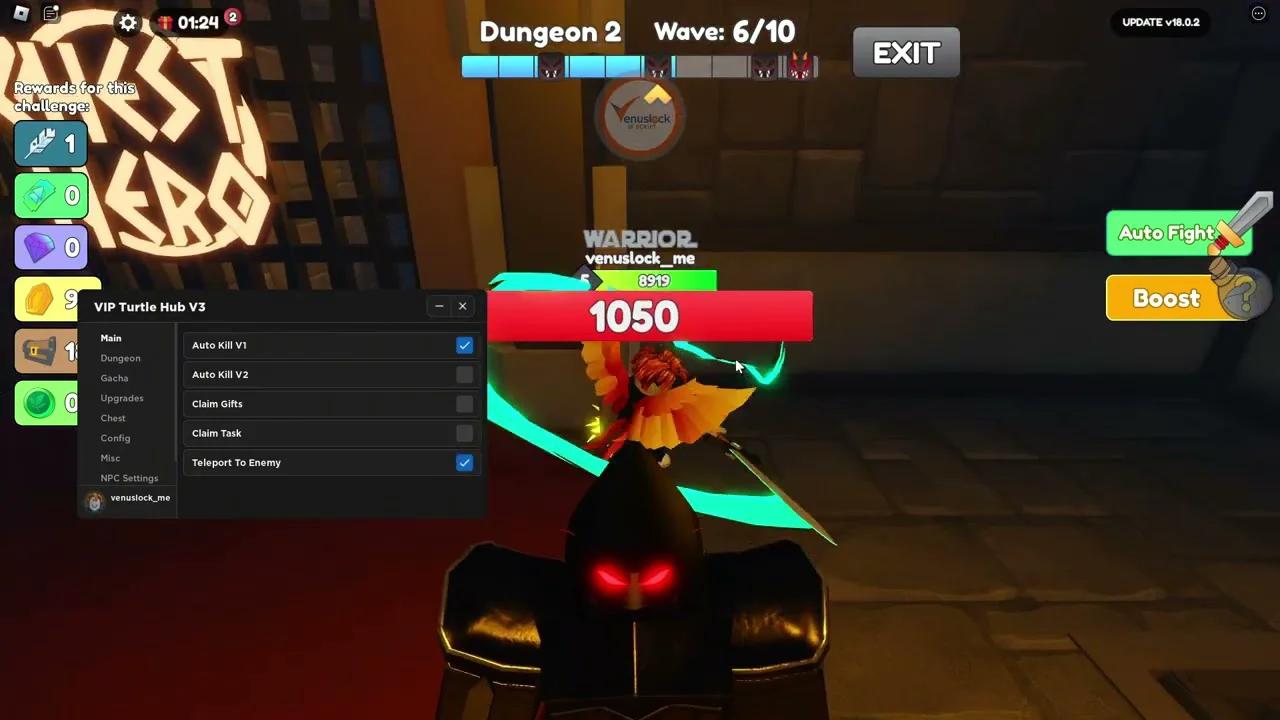Open the Misc category
The image size is (1280, 720).
[x=110, y=458]
